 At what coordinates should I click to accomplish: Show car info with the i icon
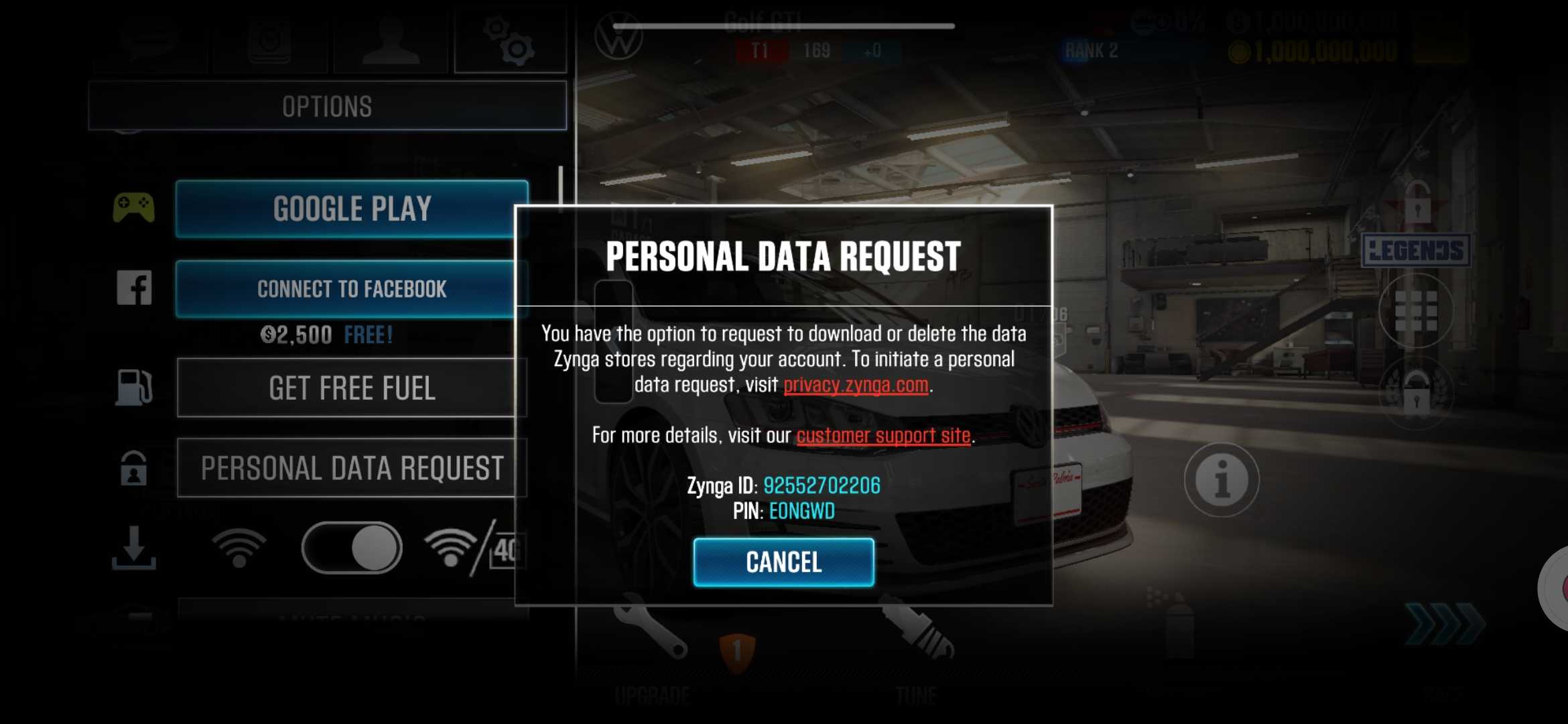click(x=1221, y=480)
